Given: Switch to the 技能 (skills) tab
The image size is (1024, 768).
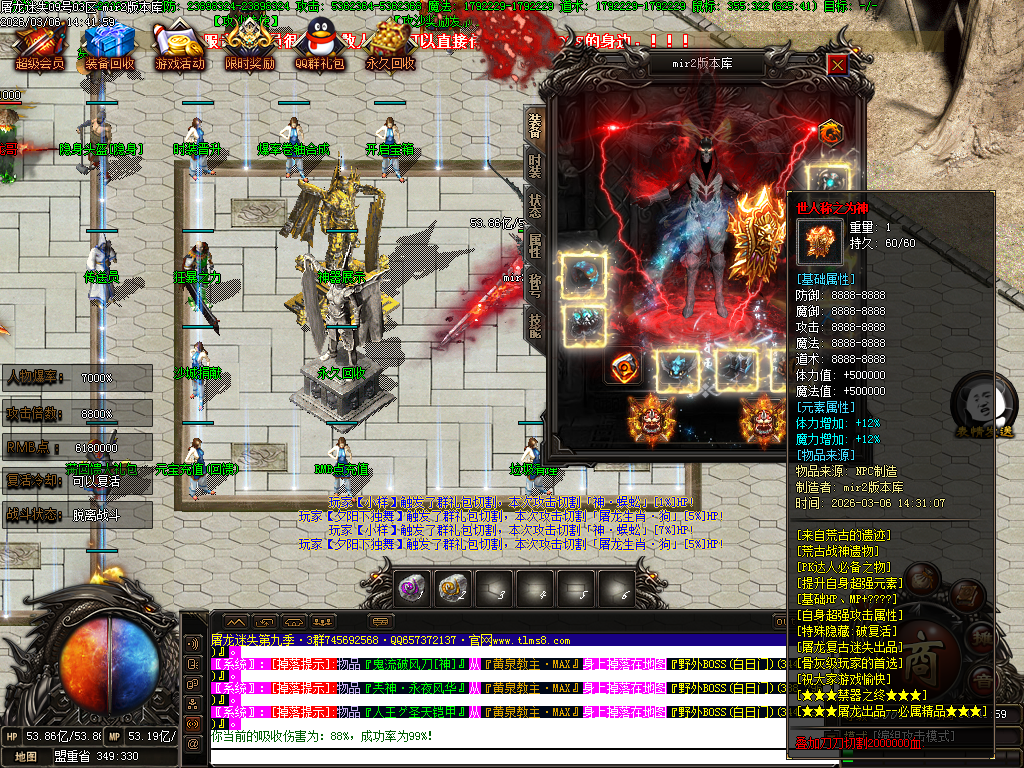Looking at the screenshot, I should [535, 323].
